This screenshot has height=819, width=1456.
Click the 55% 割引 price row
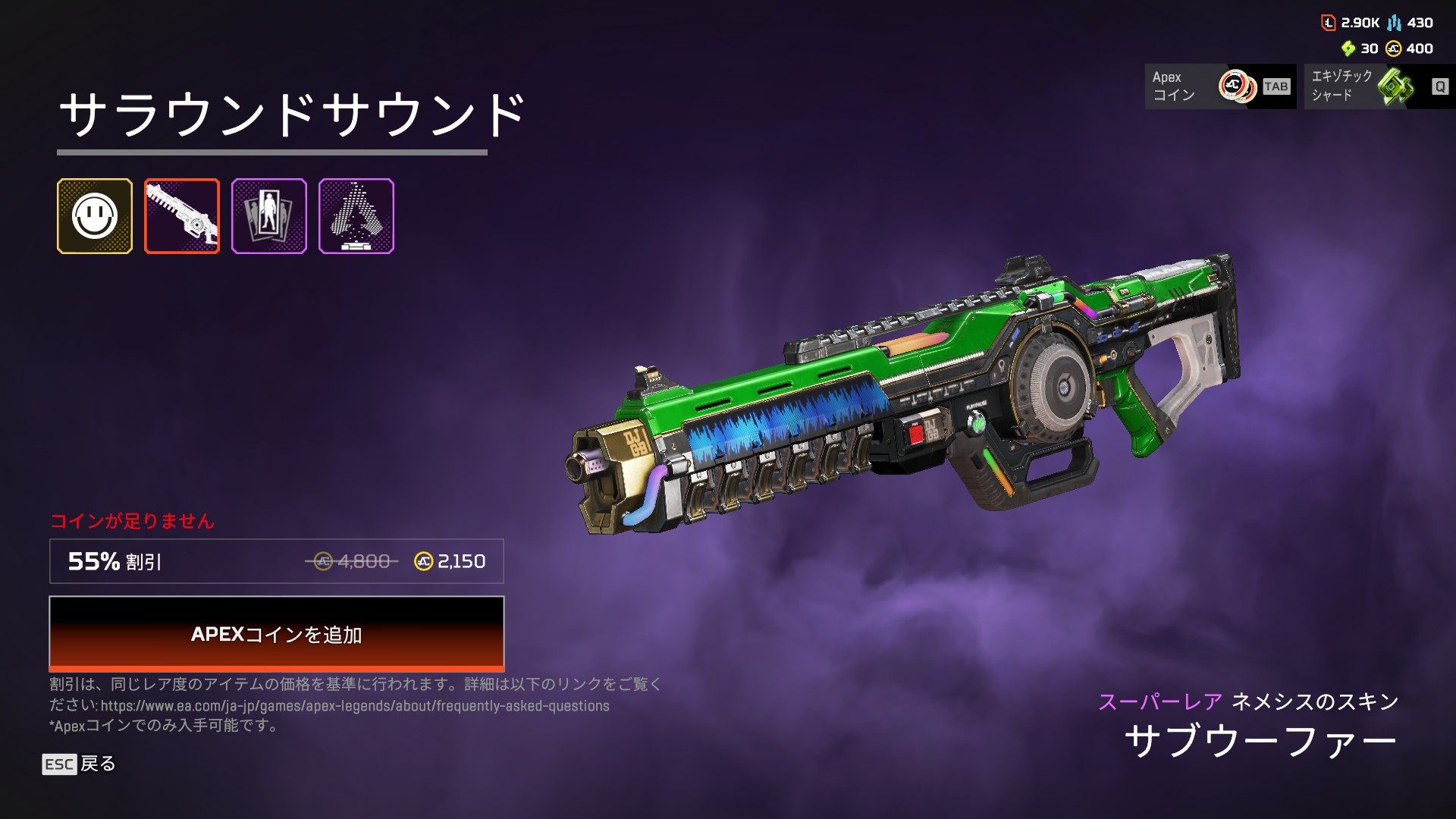pos(276,561)
